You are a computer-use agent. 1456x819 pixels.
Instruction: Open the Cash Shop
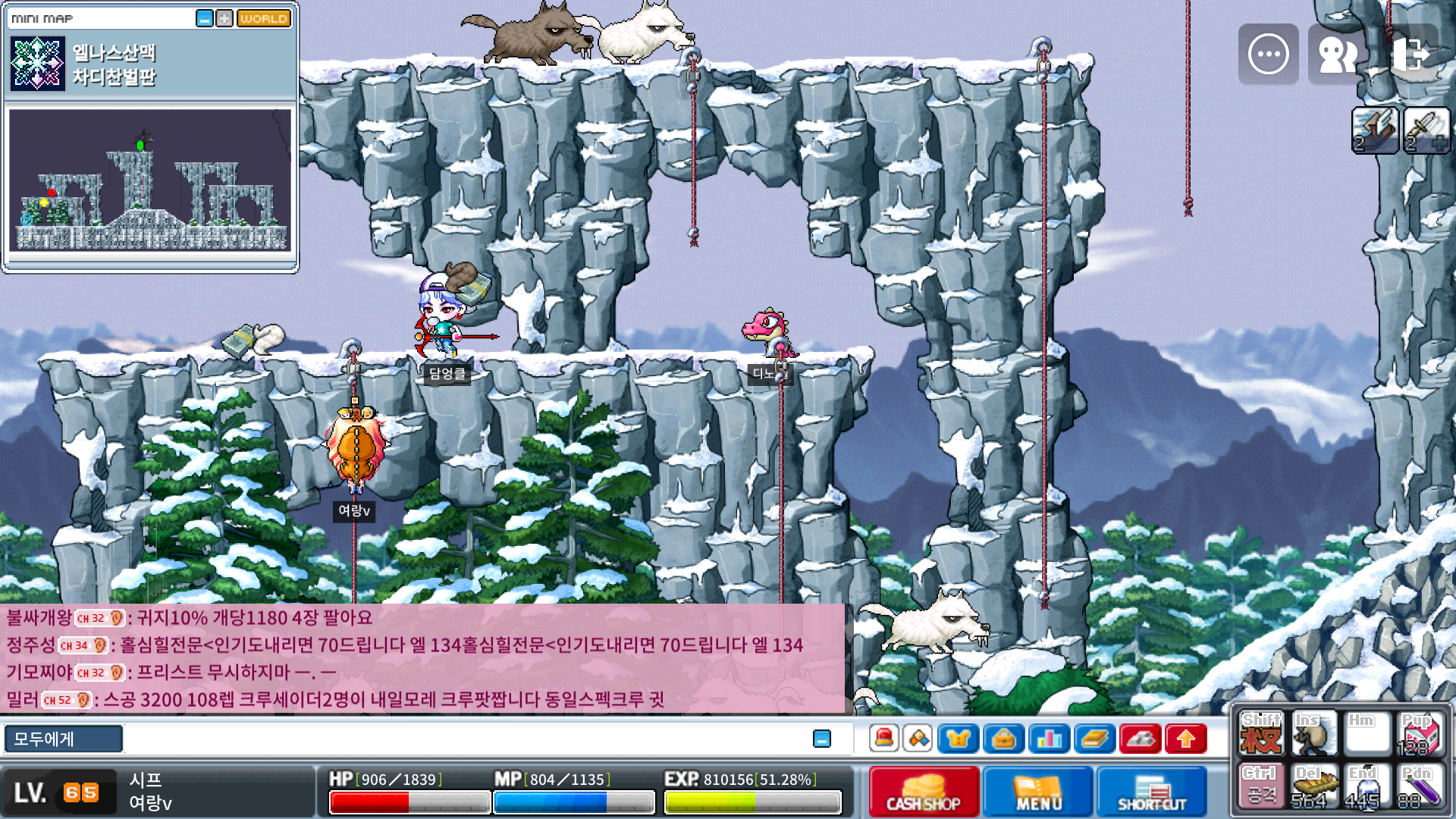tap(923, 792)
